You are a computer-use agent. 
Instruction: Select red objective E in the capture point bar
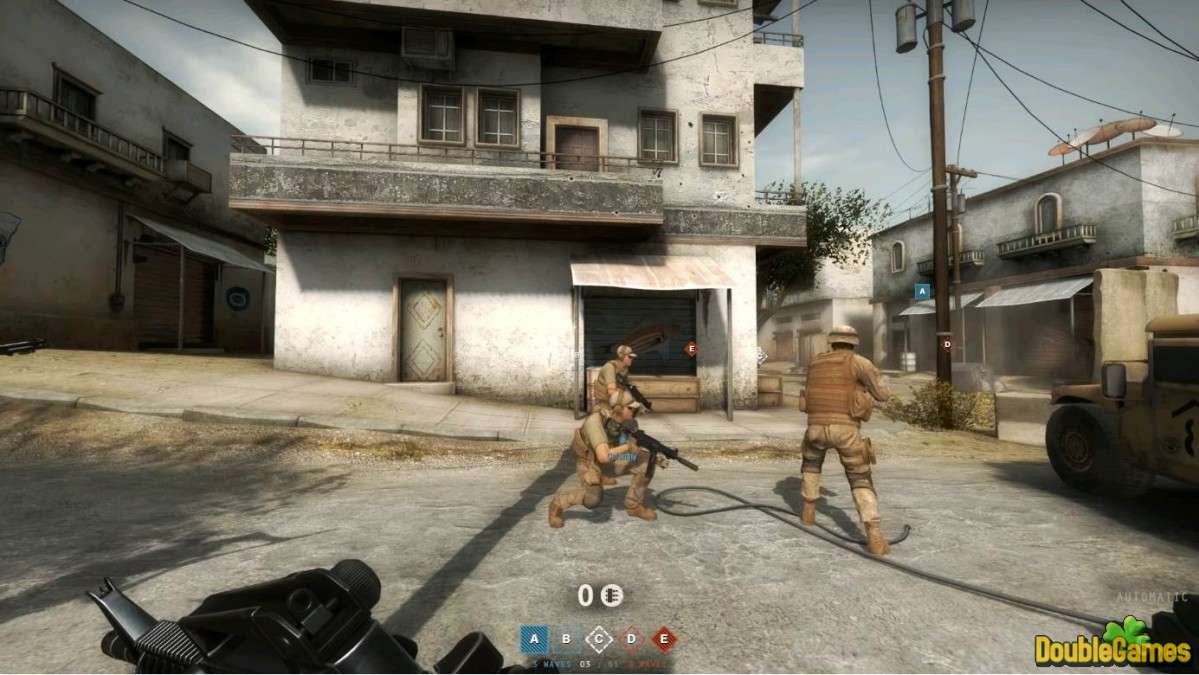click(664, 639)
